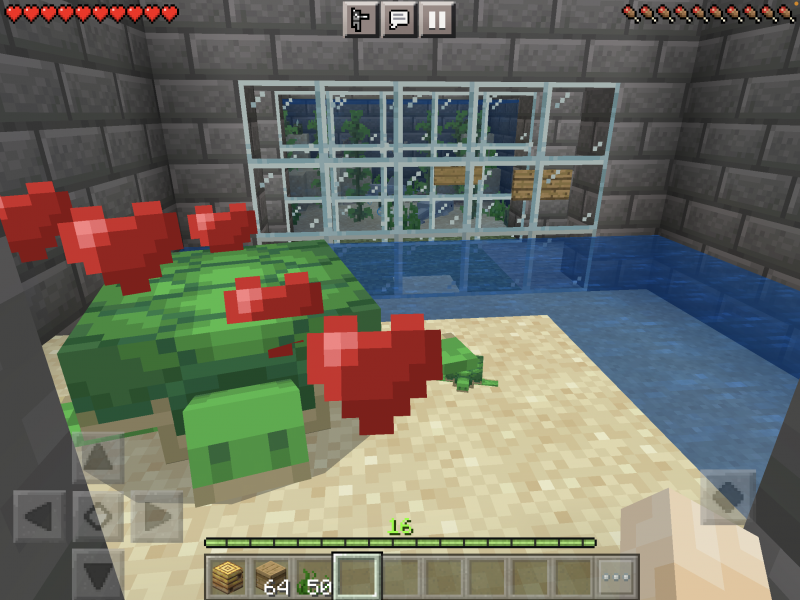Screen dimensions: 800x600
Task: Open the full inventory with three-dots button
Action: coord(617,577)
